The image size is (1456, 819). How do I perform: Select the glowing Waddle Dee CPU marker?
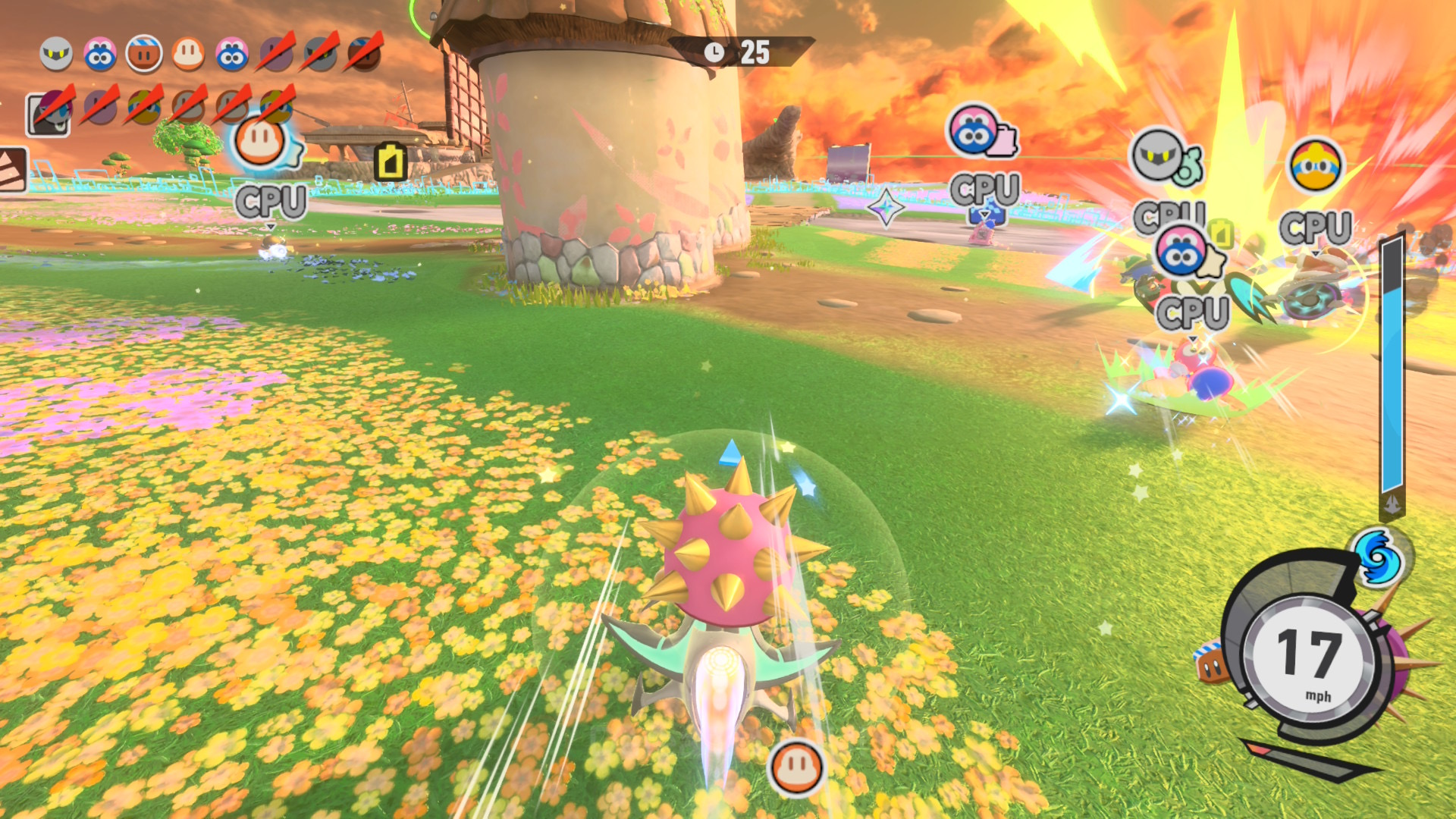pyautogui.click(x=261, y=142)
